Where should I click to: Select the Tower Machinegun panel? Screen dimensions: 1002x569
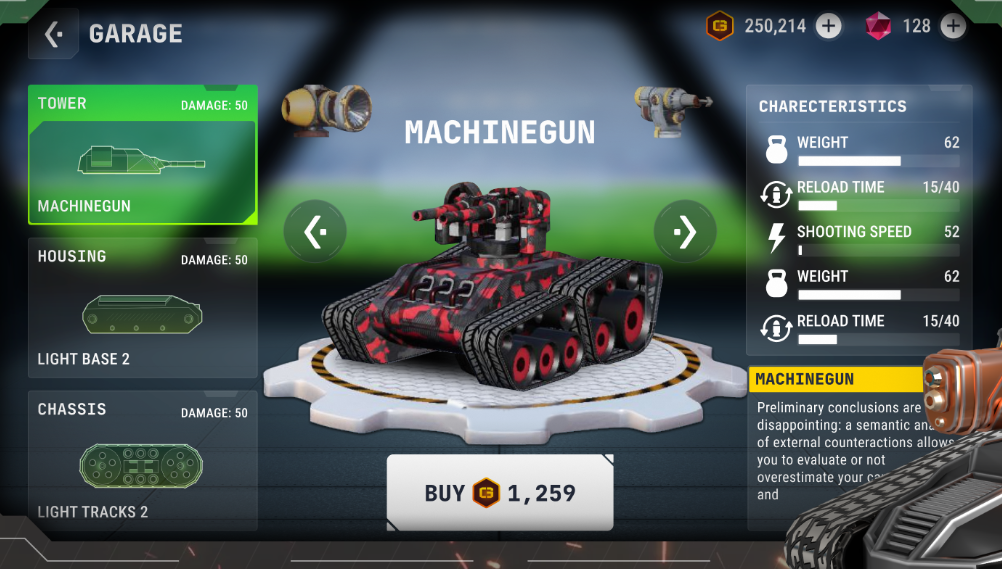click(143, 155)
